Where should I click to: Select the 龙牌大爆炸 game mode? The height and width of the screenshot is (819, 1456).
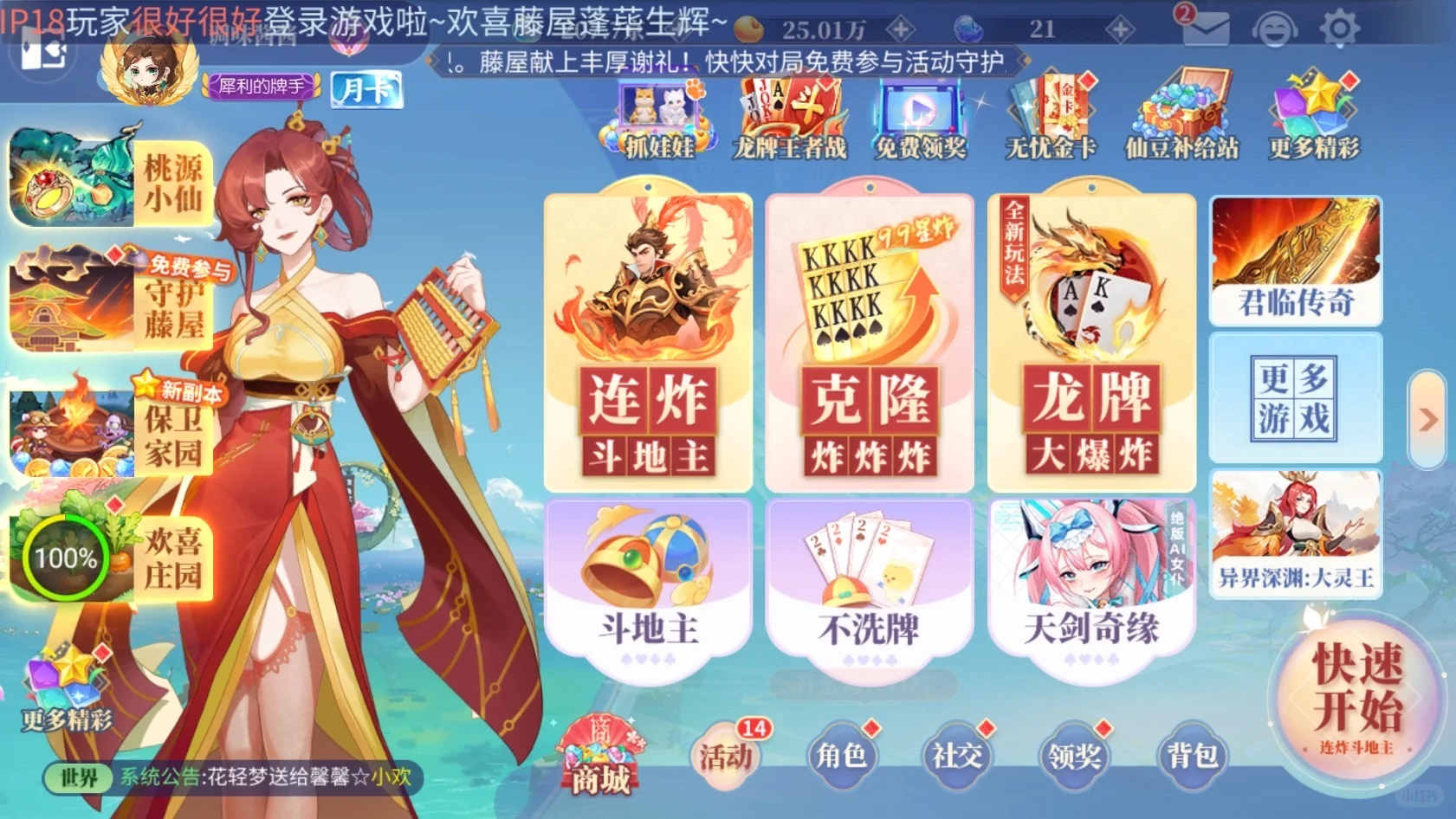click(1090, 338)
